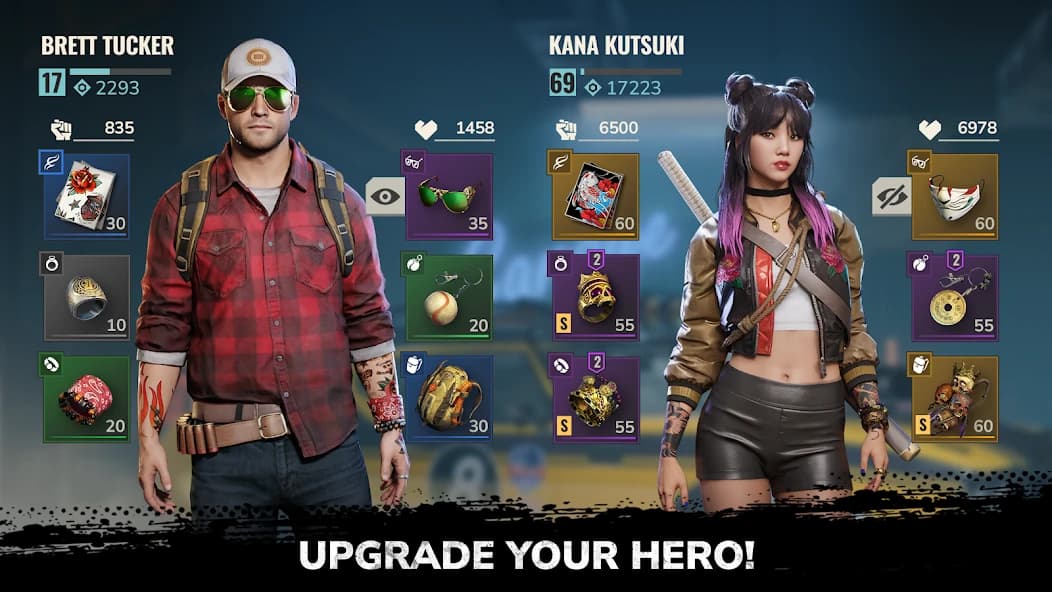Select Brett's rose tattoo card slot

pyautogui.click(x=86, y=196)
